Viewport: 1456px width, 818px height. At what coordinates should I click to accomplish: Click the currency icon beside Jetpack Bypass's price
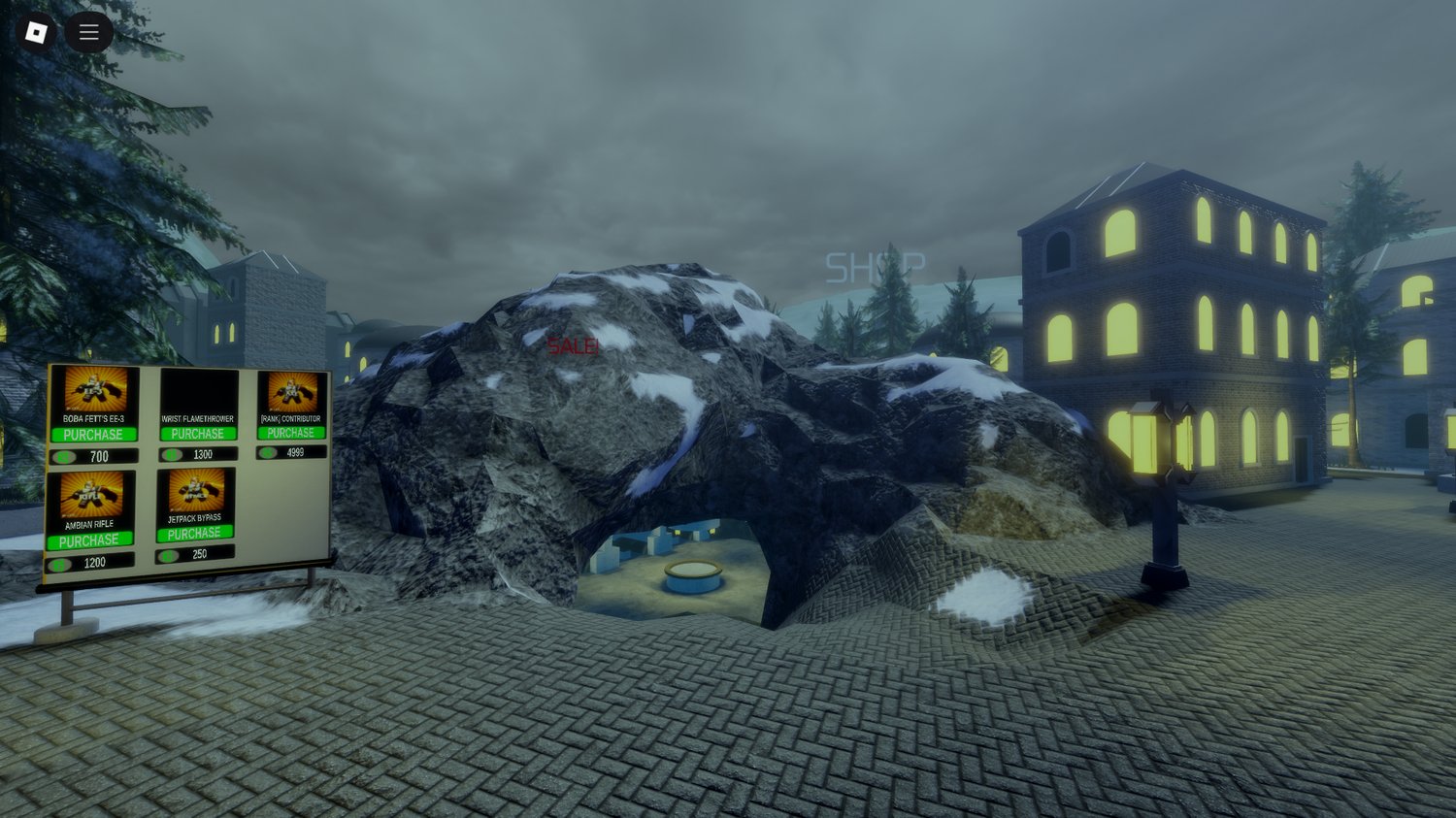click(x=167, y=555)
